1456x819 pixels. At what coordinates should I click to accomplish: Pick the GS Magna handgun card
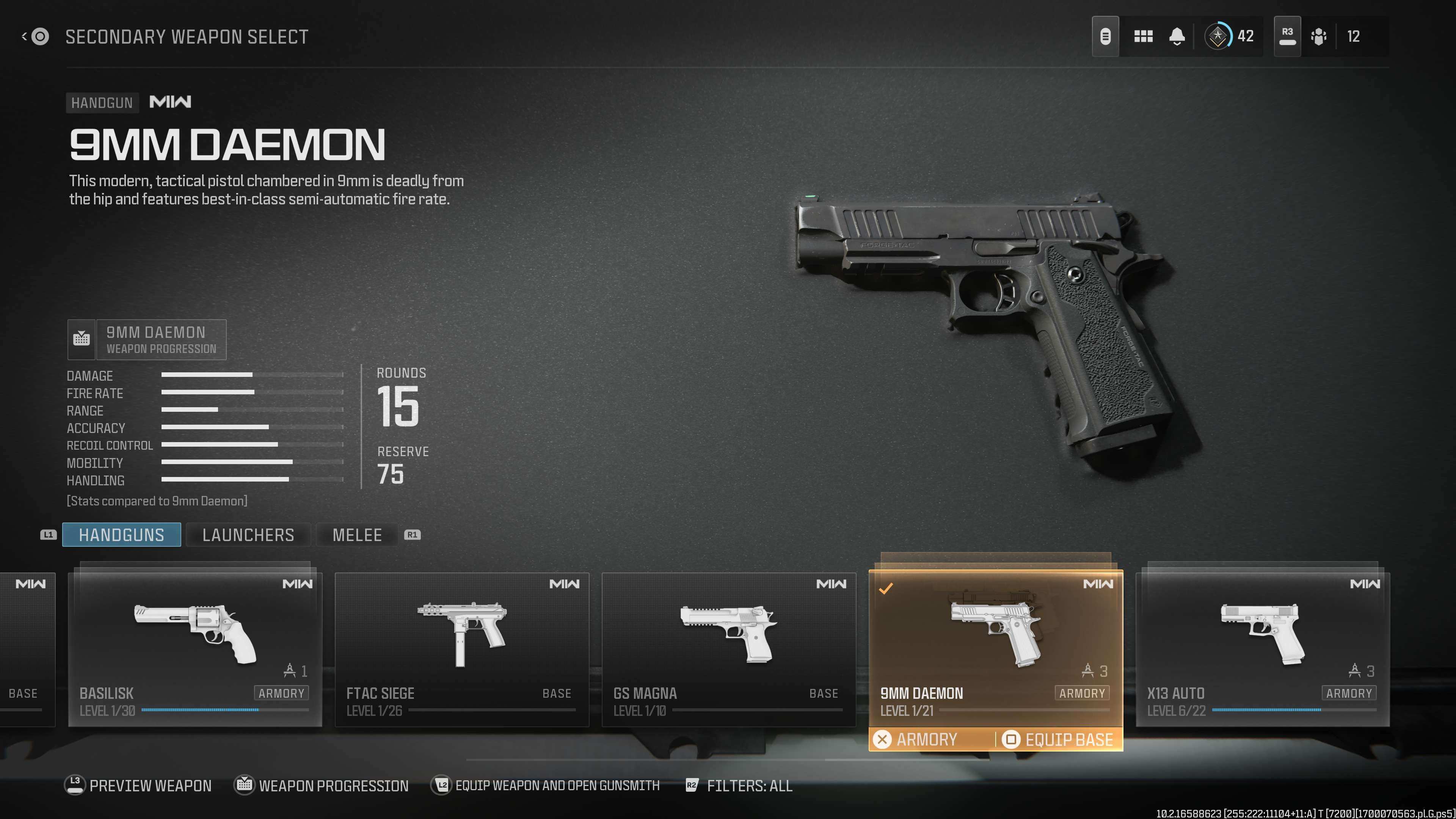[x=728, y=649]
